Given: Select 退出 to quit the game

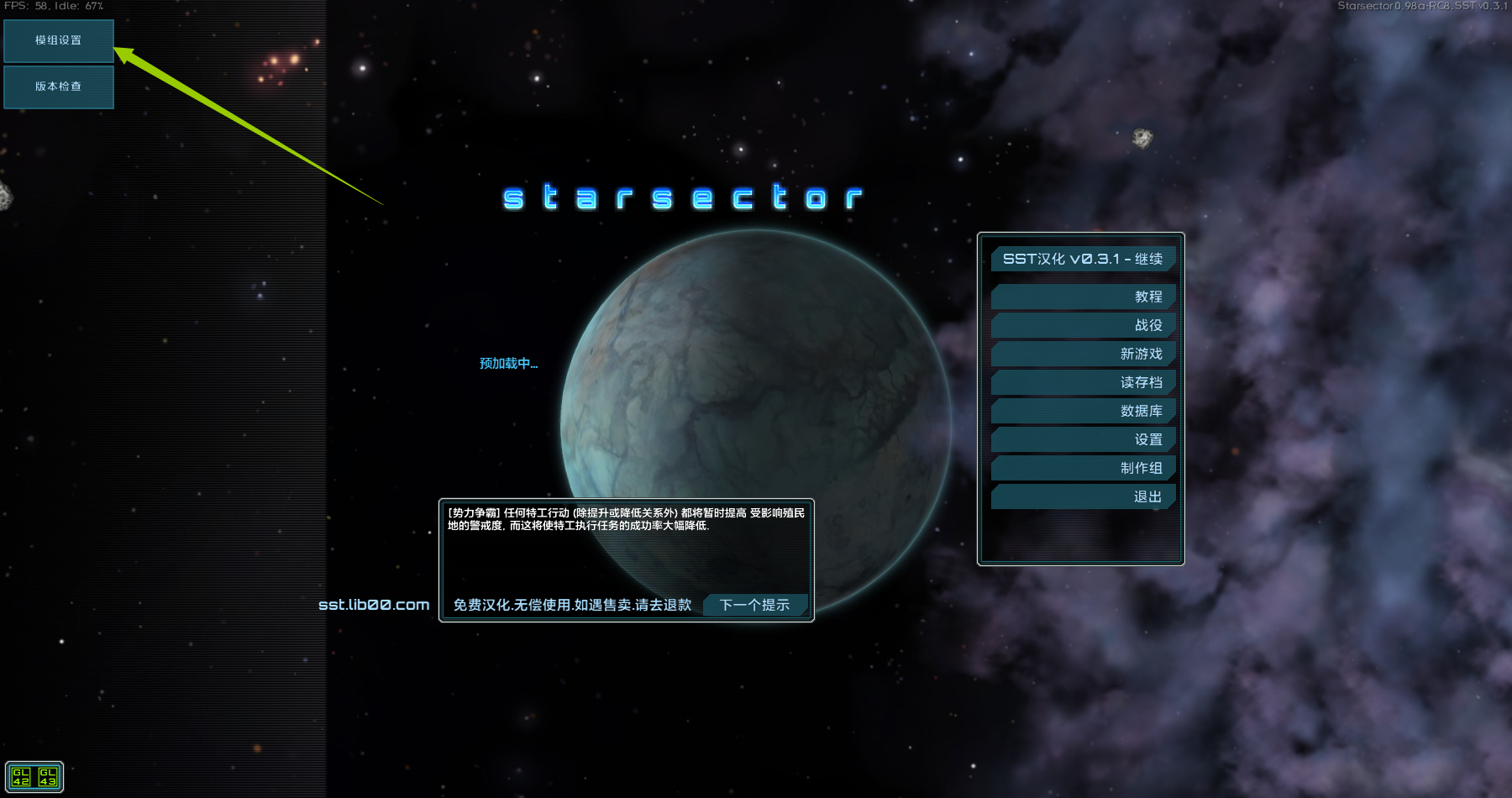Looking at the screenshot, I should [1083, 496].
